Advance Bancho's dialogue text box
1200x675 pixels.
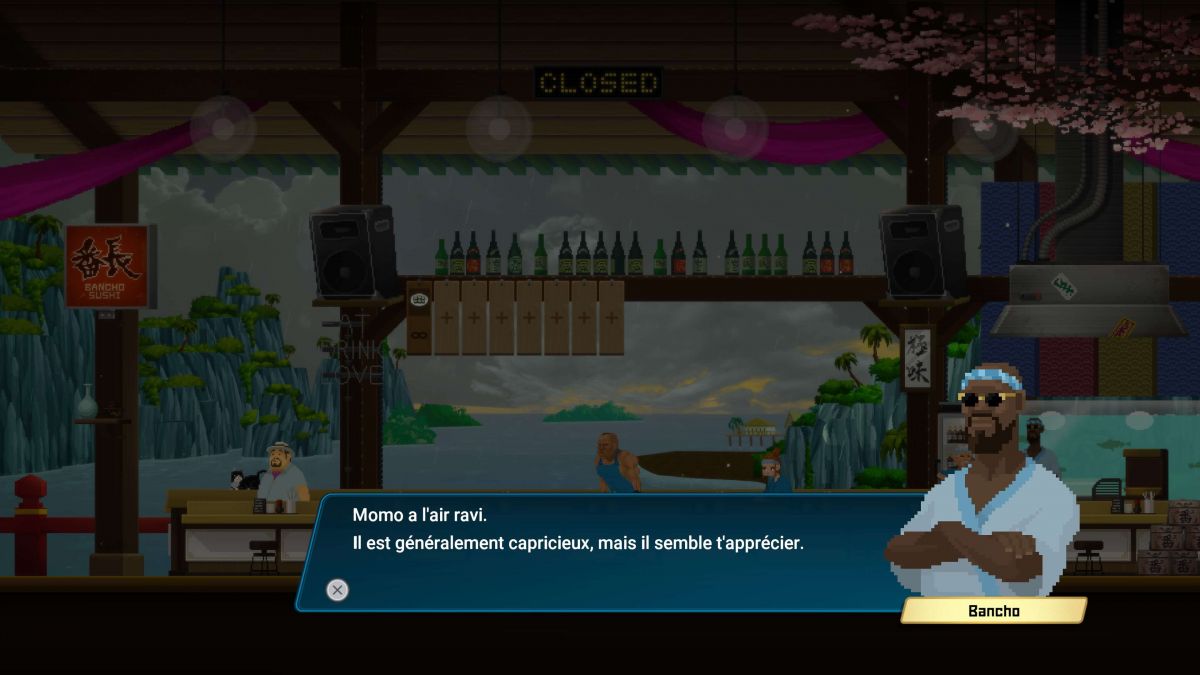pyautogui.click(x=338, y=590)
